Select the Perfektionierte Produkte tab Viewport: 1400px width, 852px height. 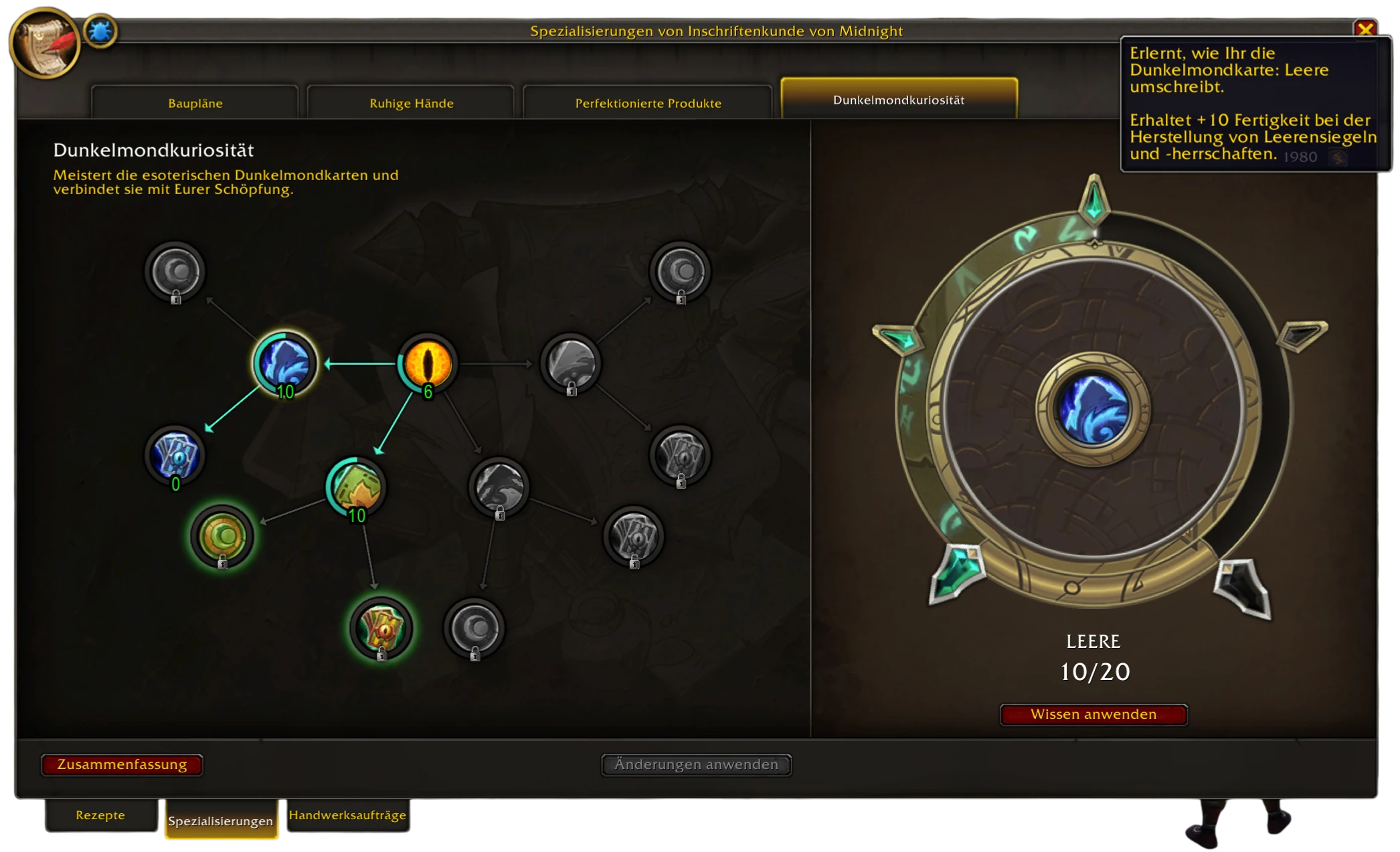(648, 103)
